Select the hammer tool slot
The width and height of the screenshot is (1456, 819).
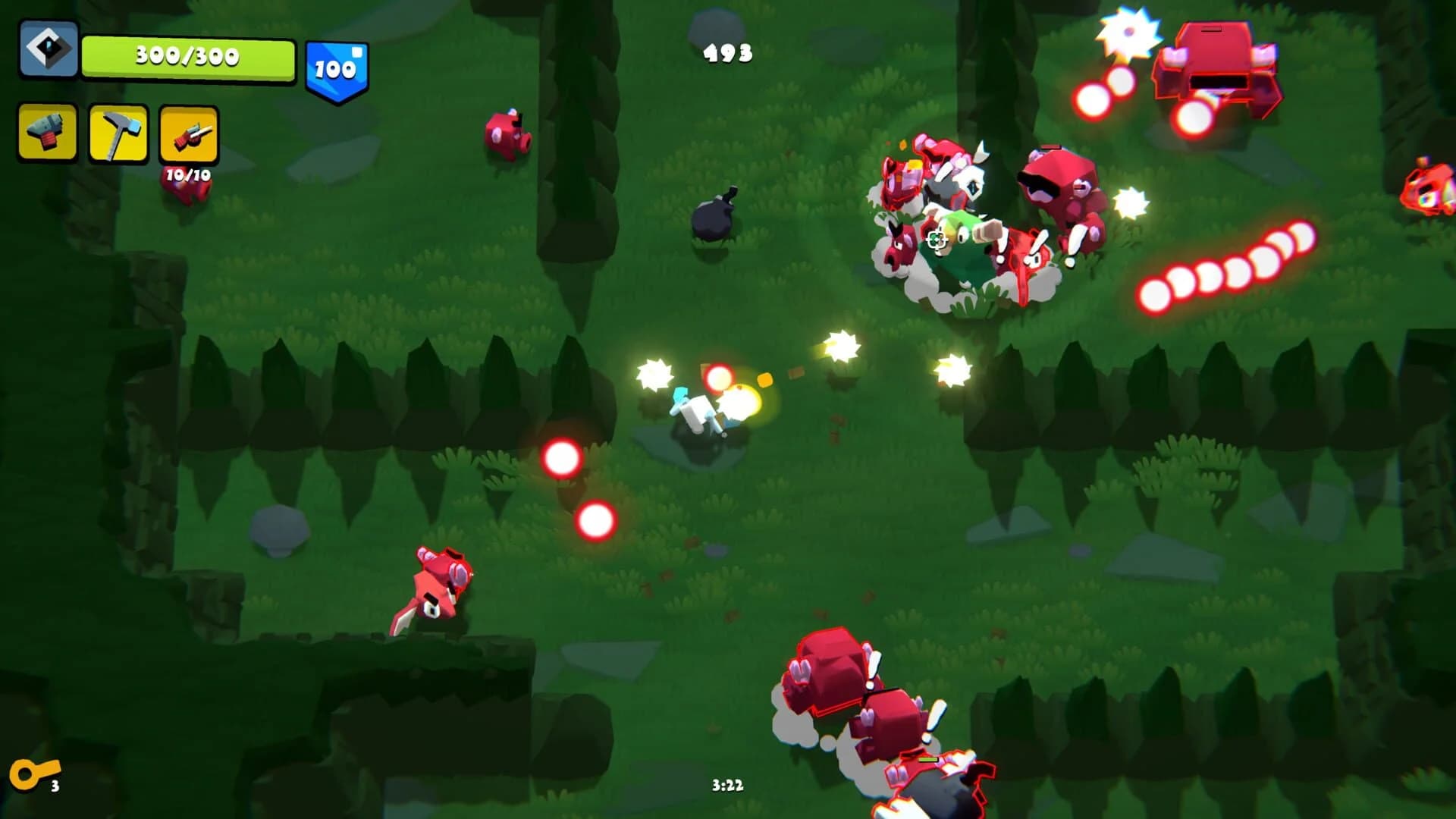click(x=118, y=133)
